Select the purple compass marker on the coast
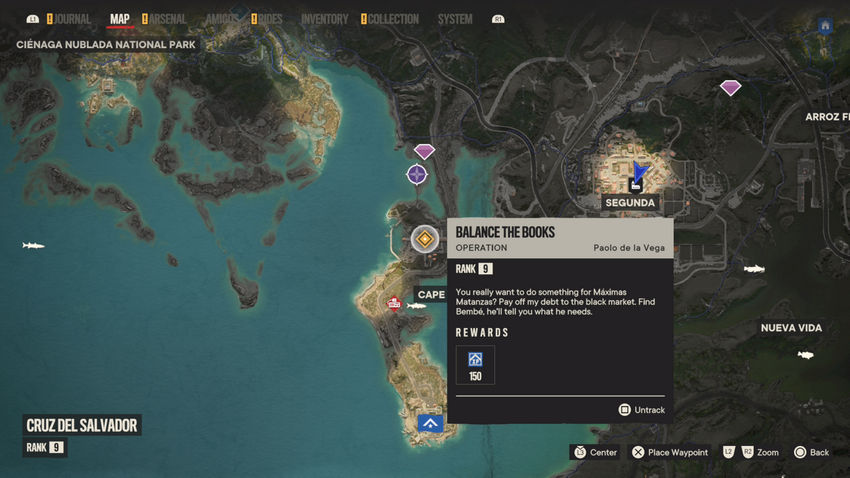This screenshot has height=478, width=850. click(417, 175)
